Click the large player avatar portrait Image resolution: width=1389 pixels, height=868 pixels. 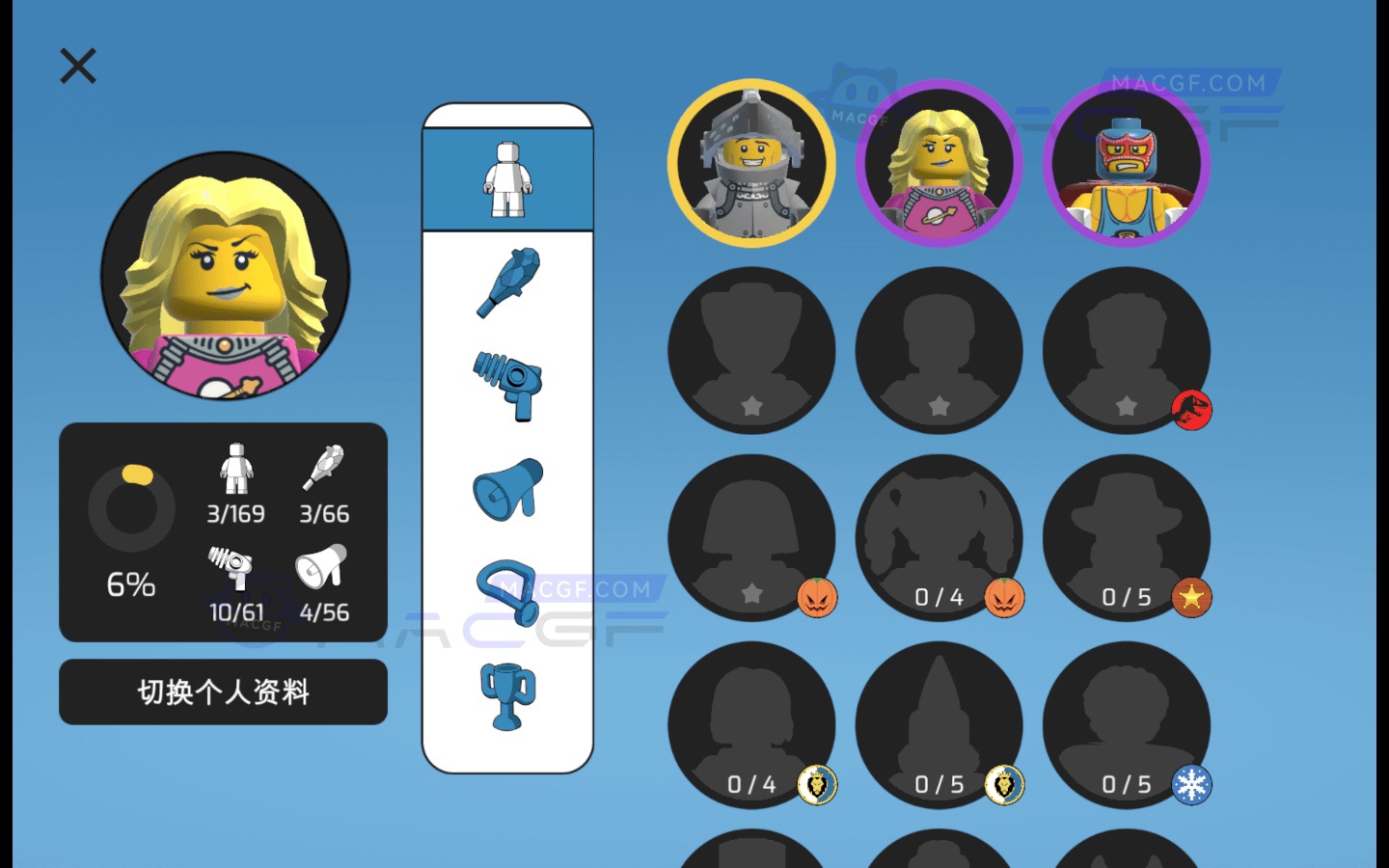[x=224, y=278]
